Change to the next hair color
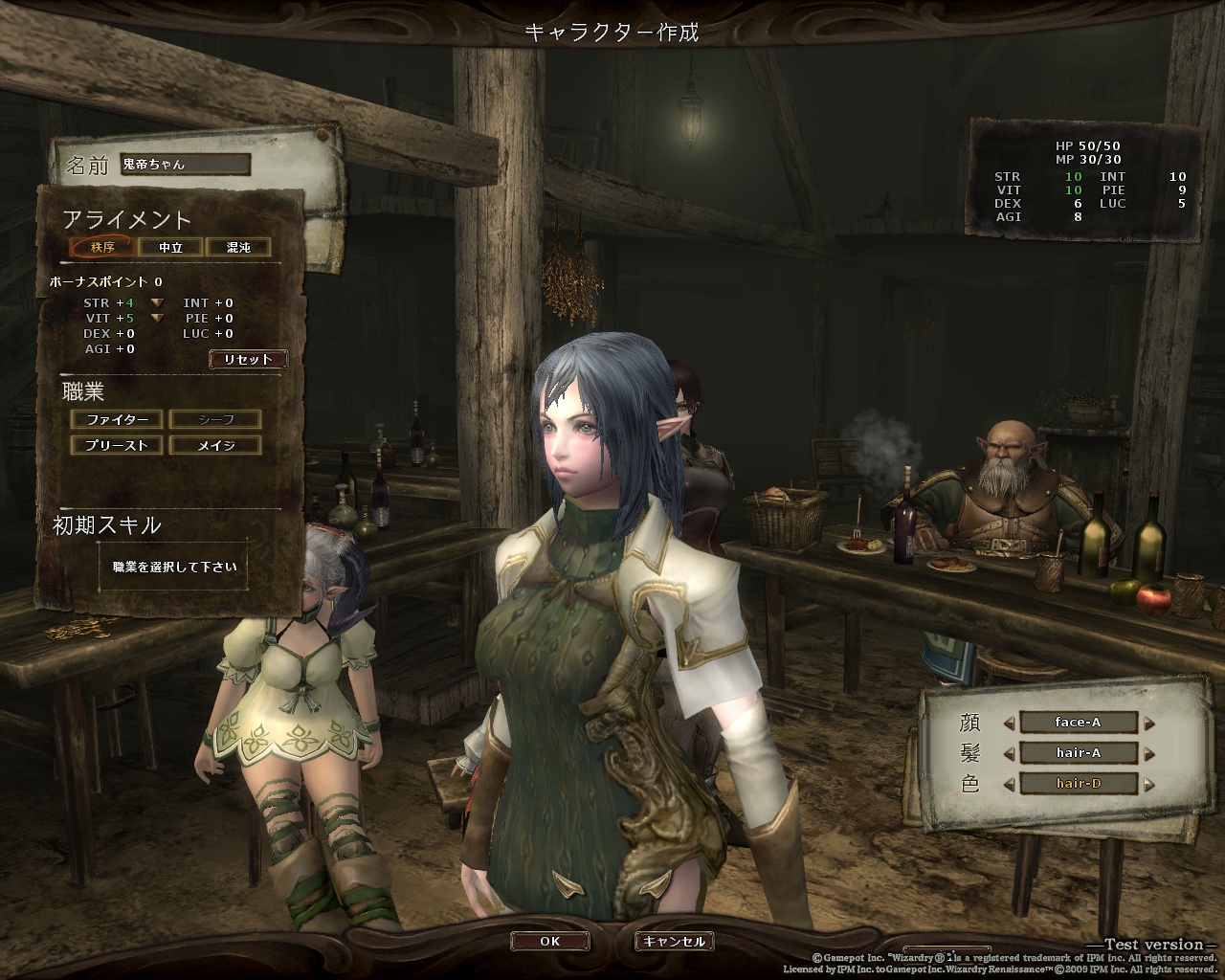The image size is (1225, 980). (1149, 784)
